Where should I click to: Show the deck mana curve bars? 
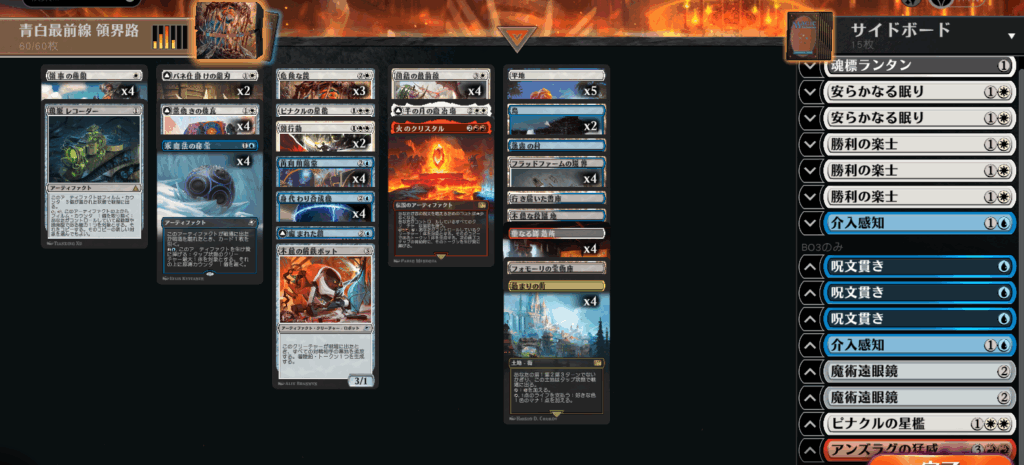coord(169,37)
